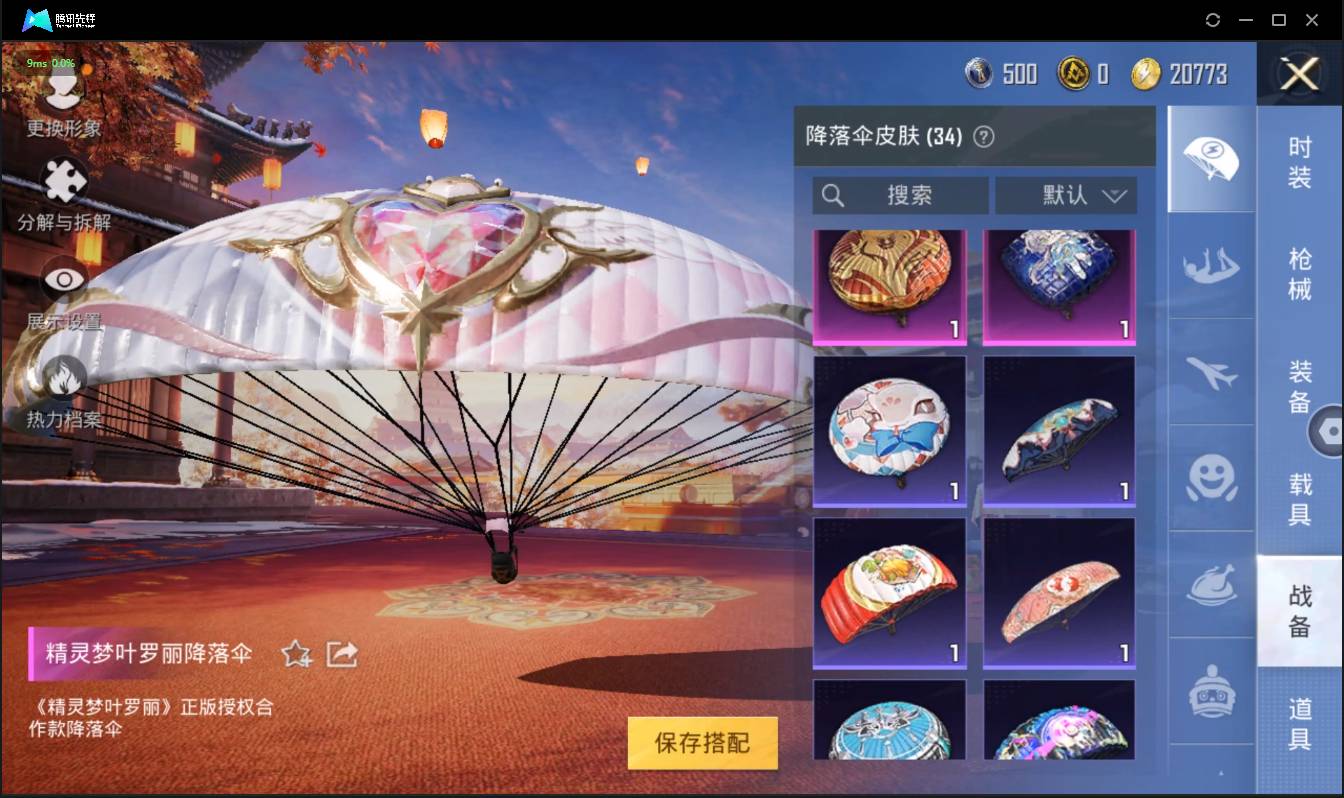
Task: Click the 保存搭配 save button
Action: (702, 744)
